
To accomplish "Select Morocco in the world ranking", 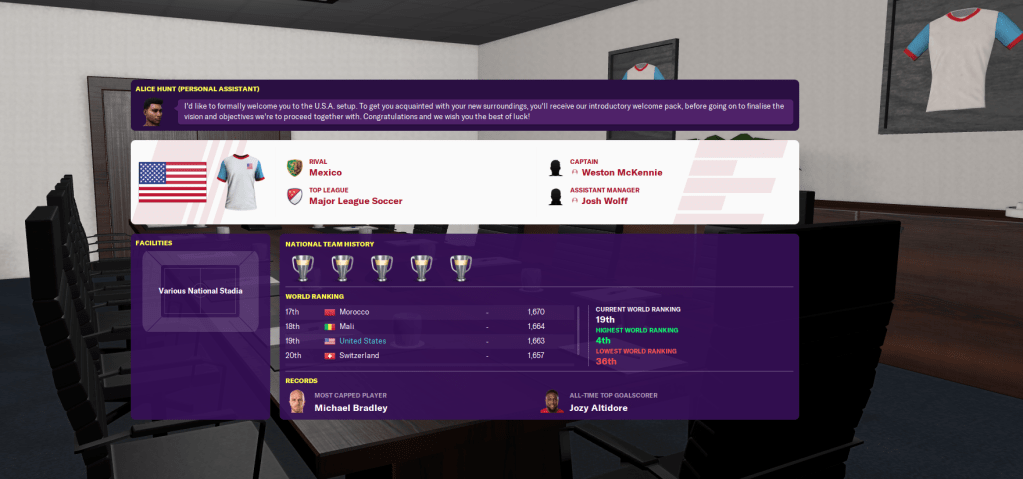I will [x=356, y=312].
